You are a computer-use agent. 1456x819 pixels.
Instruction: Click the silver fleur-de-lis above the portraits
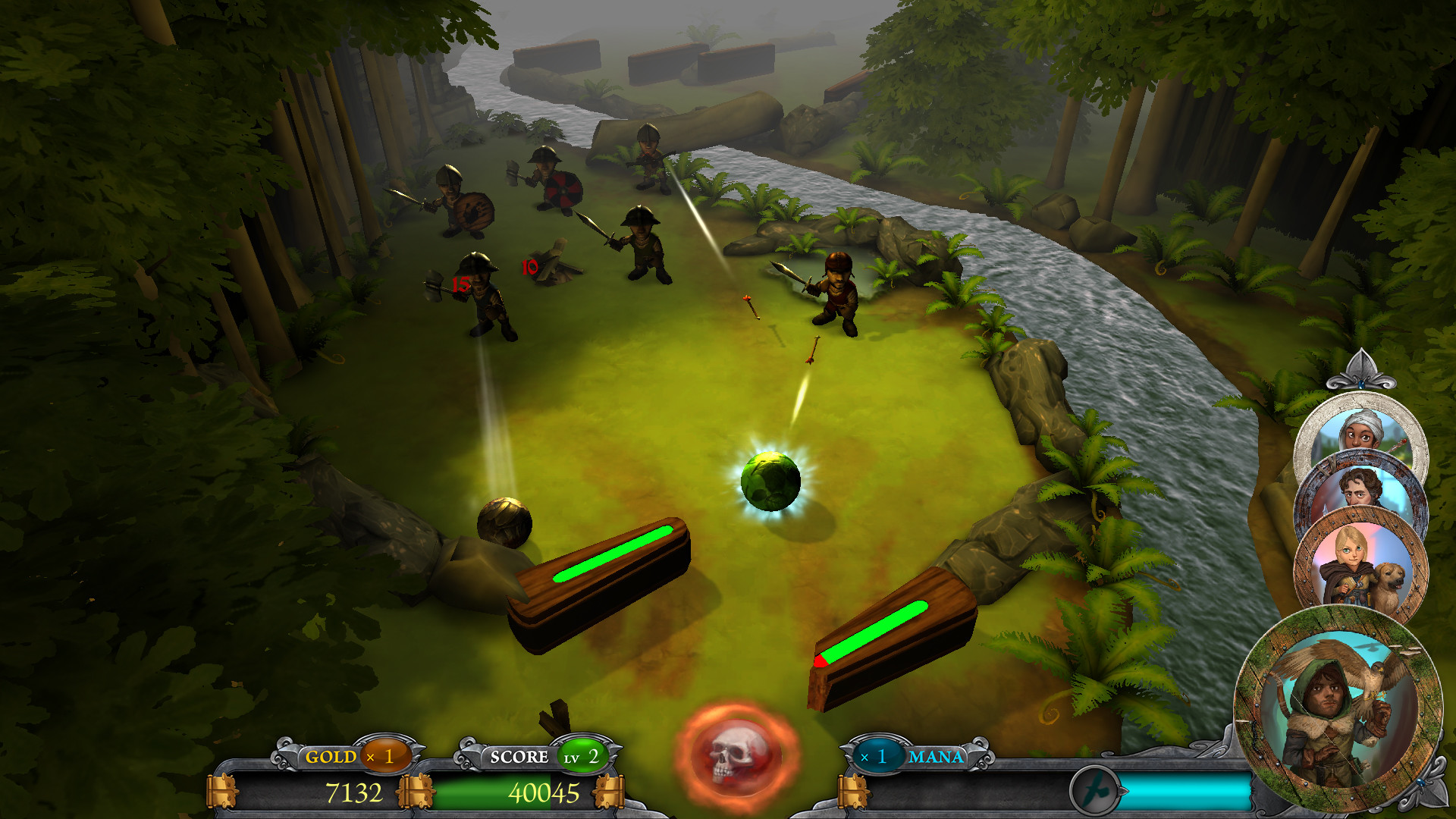1361,372
